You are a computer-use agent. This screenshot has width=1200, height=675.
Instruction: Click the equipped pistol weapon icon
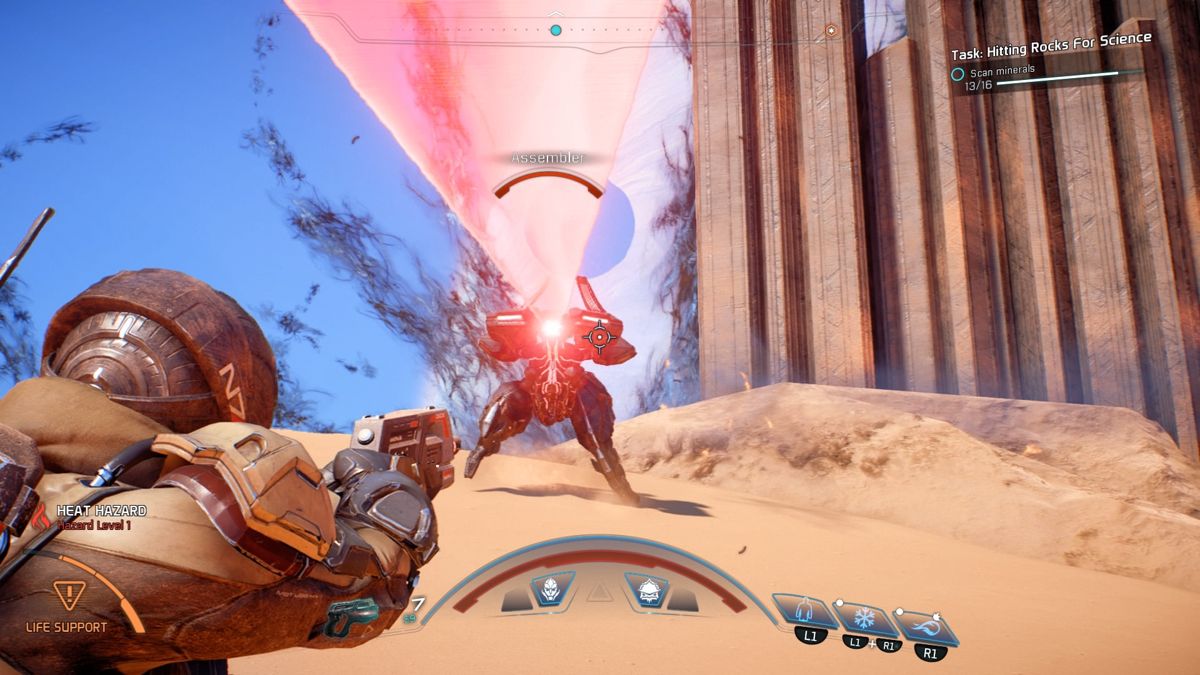click(352, 616)
